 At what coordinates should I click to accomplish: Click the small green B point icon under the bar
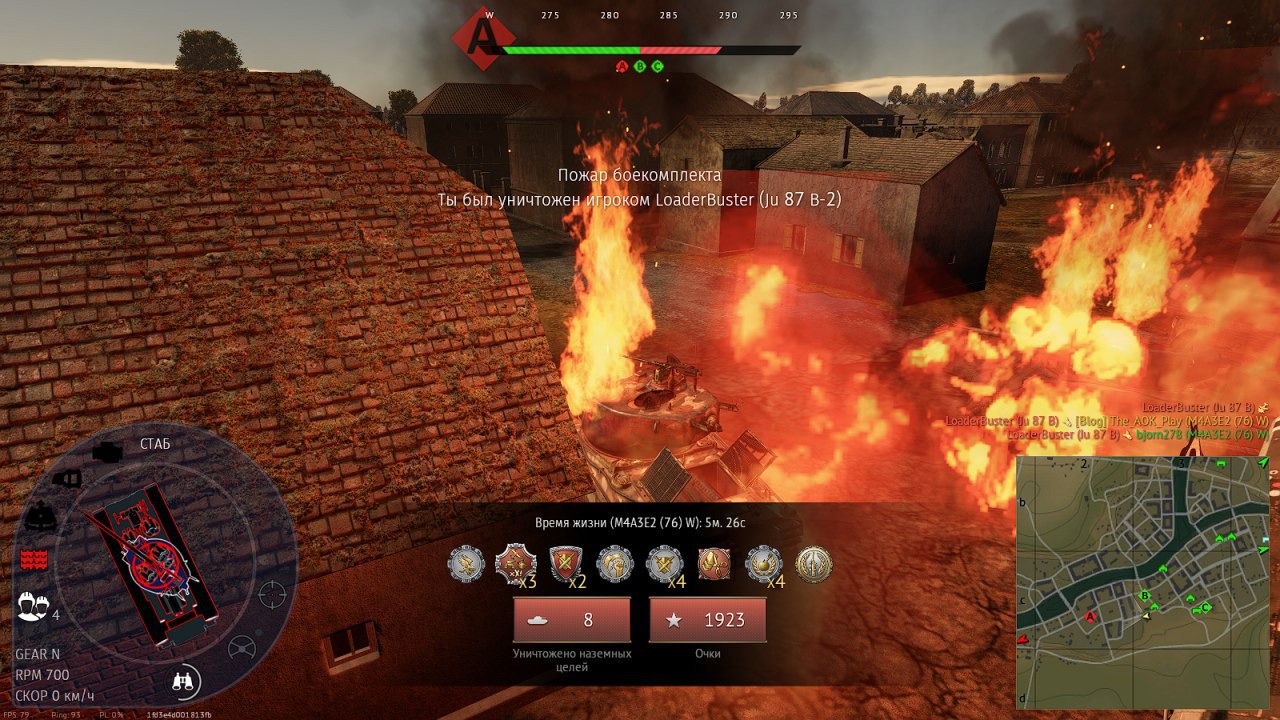click(x=640, y=67)
